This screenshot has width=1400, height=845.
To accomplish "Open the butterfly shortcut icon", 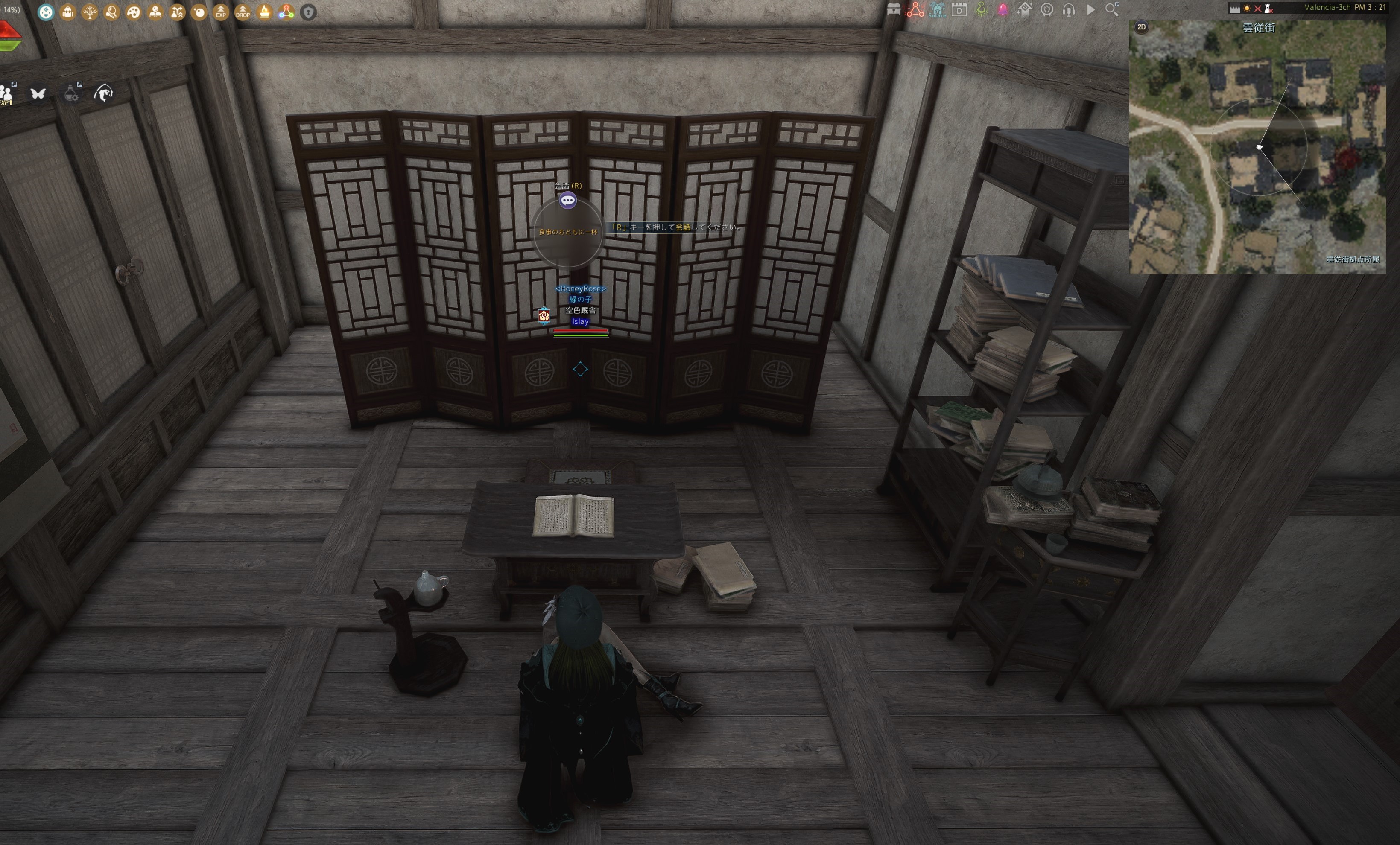I will point(38,93).
